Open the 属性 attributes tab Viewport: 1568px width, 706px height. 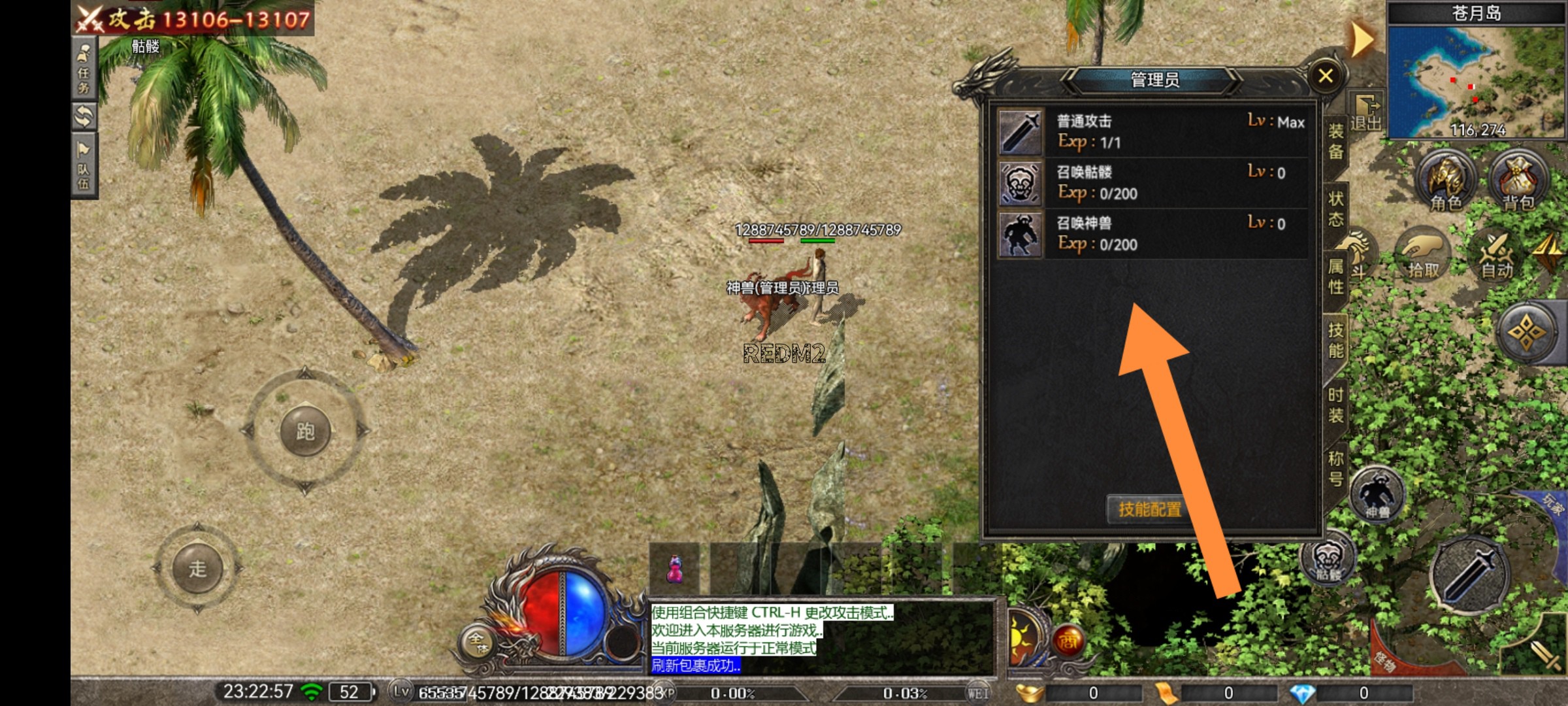[x=1335, y=276]
